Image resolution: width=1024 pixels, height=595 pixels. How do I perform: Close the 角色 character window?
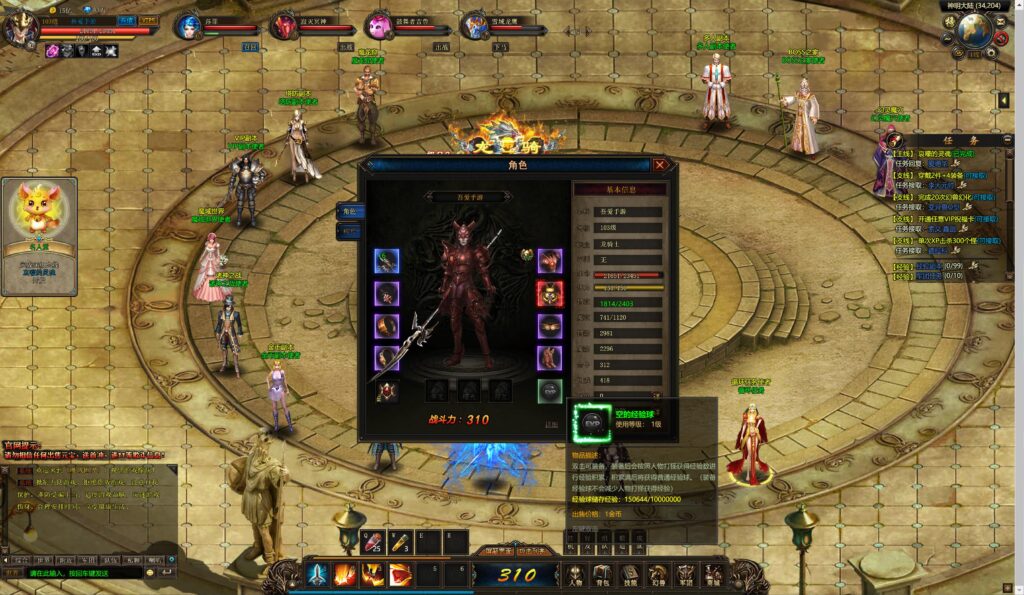pos(660,165)
